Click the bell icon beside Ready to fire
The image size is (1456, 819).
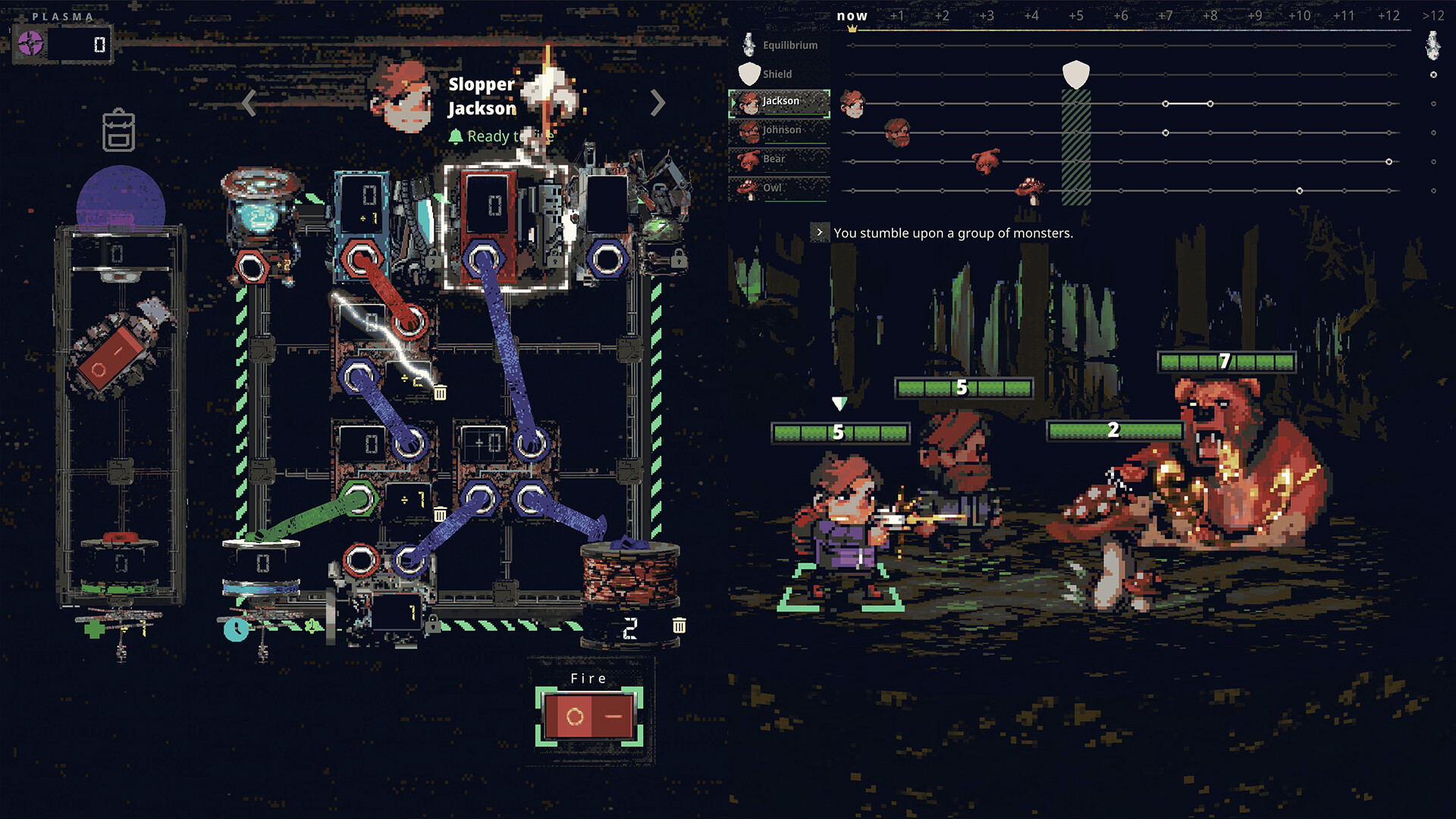pos(455,136)
